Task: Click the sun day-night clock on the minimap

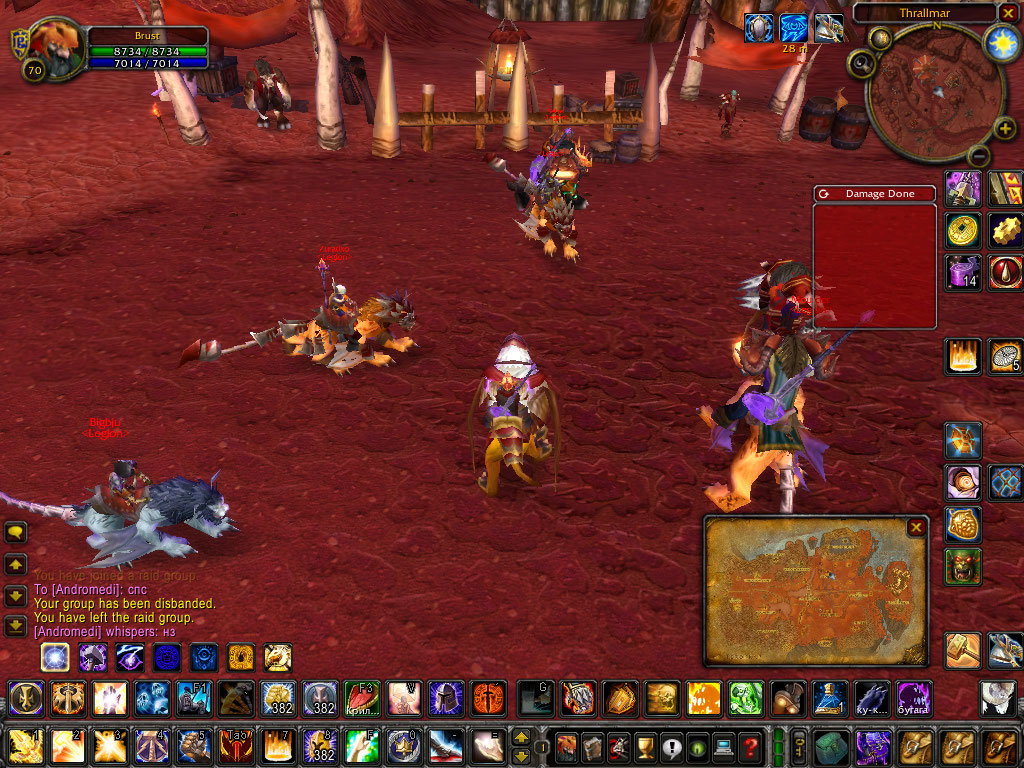Action: (x=1000, y=42)
